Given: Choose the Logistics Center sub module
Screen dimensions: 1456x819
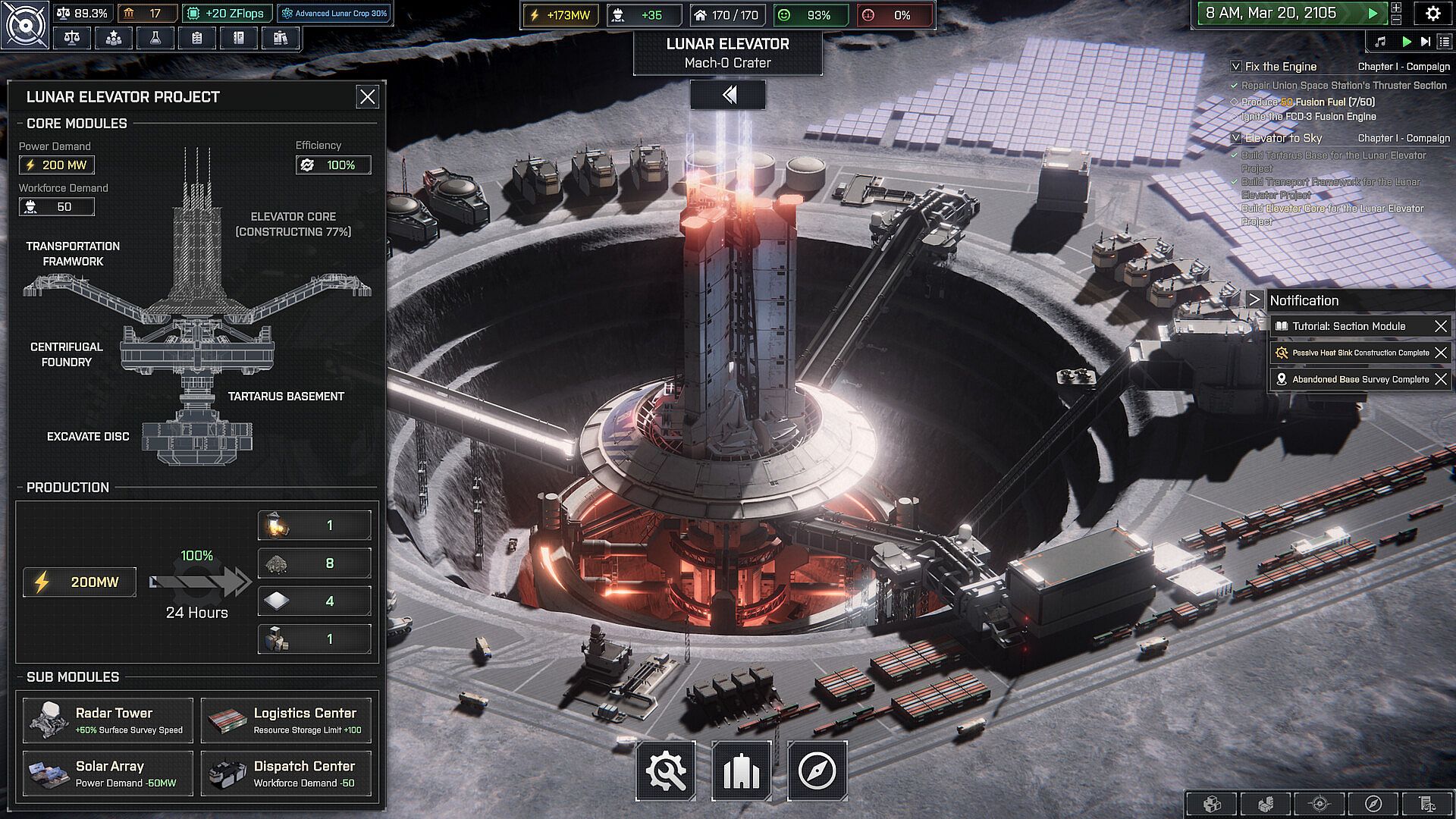Looking at the screenshot, I should click(286, 720).
